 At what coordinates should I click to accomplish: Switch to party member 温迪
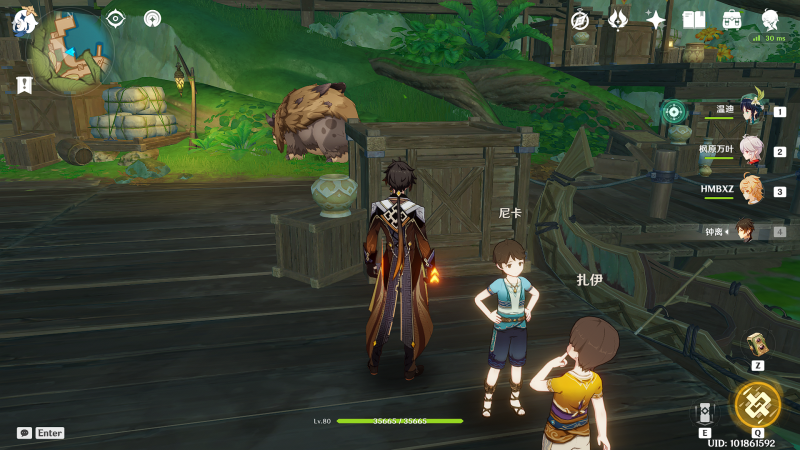745,112
